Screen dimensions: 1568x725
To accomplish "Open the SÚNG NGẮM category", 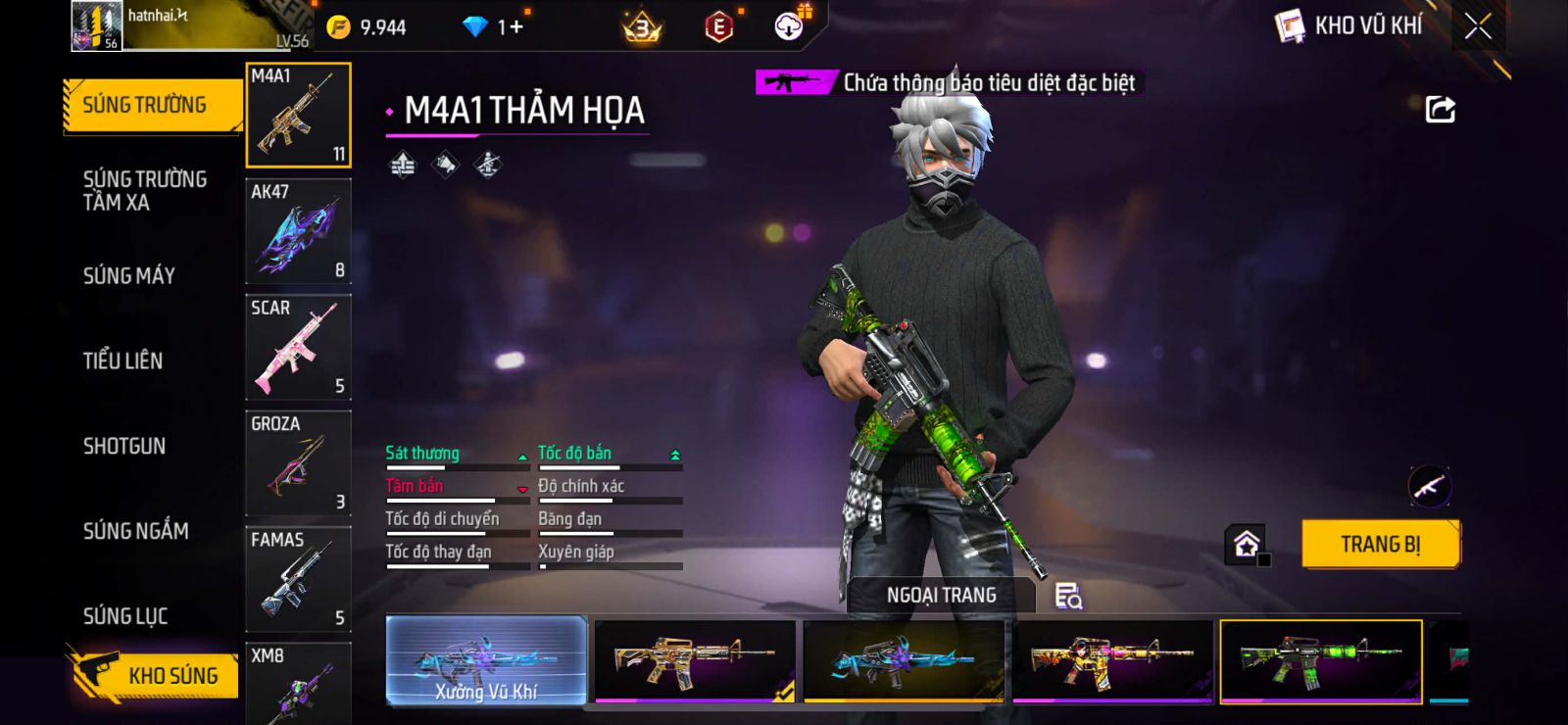I will click(136, 531).
